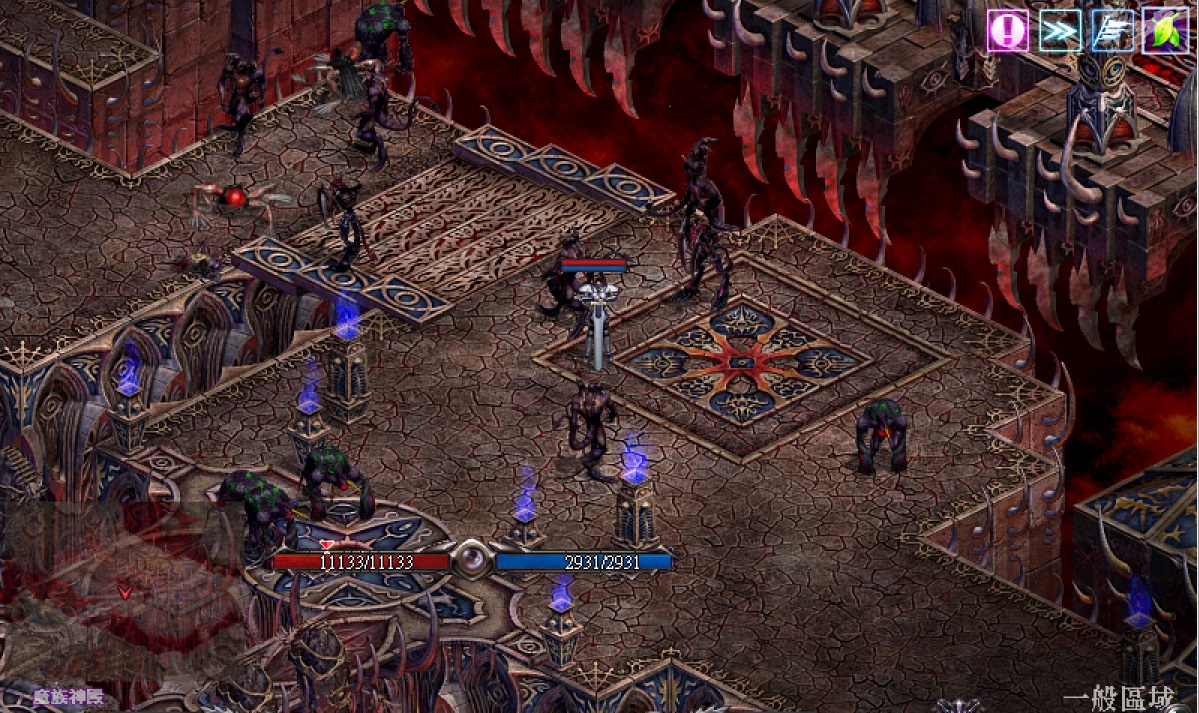Viewport: 1199px width, 713px height.
Task: Open the pink exclamation mark notice icon
Action: (x=1008, y=31)
